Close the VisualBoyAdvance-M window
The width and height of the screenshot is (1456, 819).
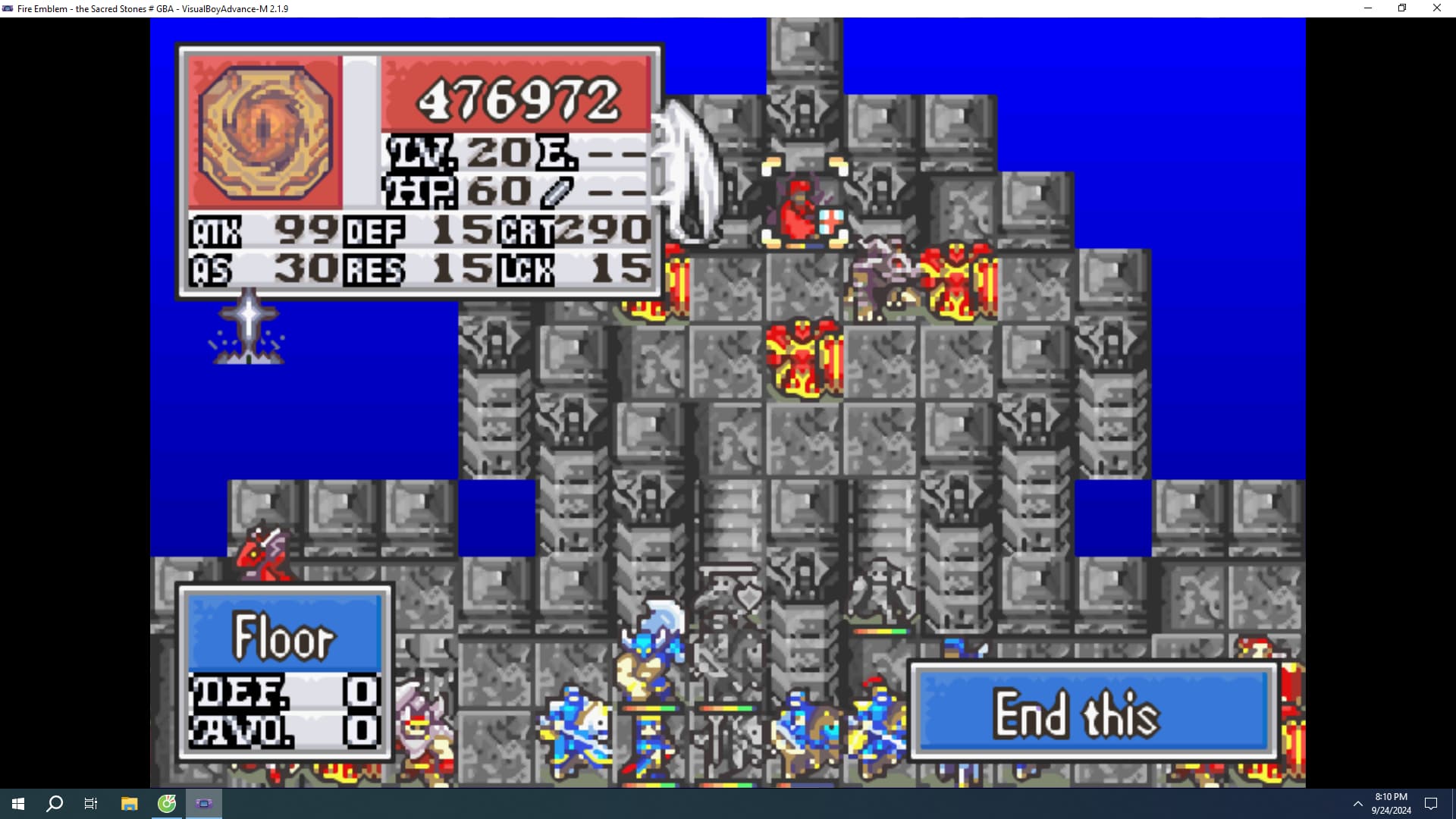point(1436,8)
